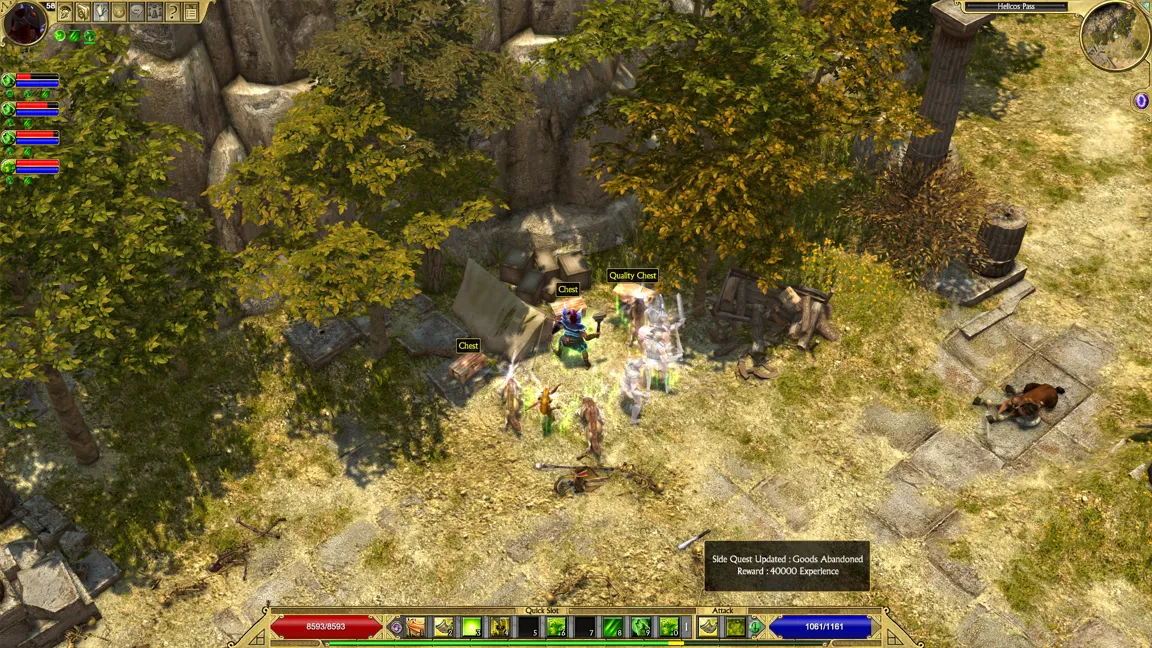The image size is (1152, 648).
Task: Use quick slot 6 skill
Action: (x=556, y=627)
